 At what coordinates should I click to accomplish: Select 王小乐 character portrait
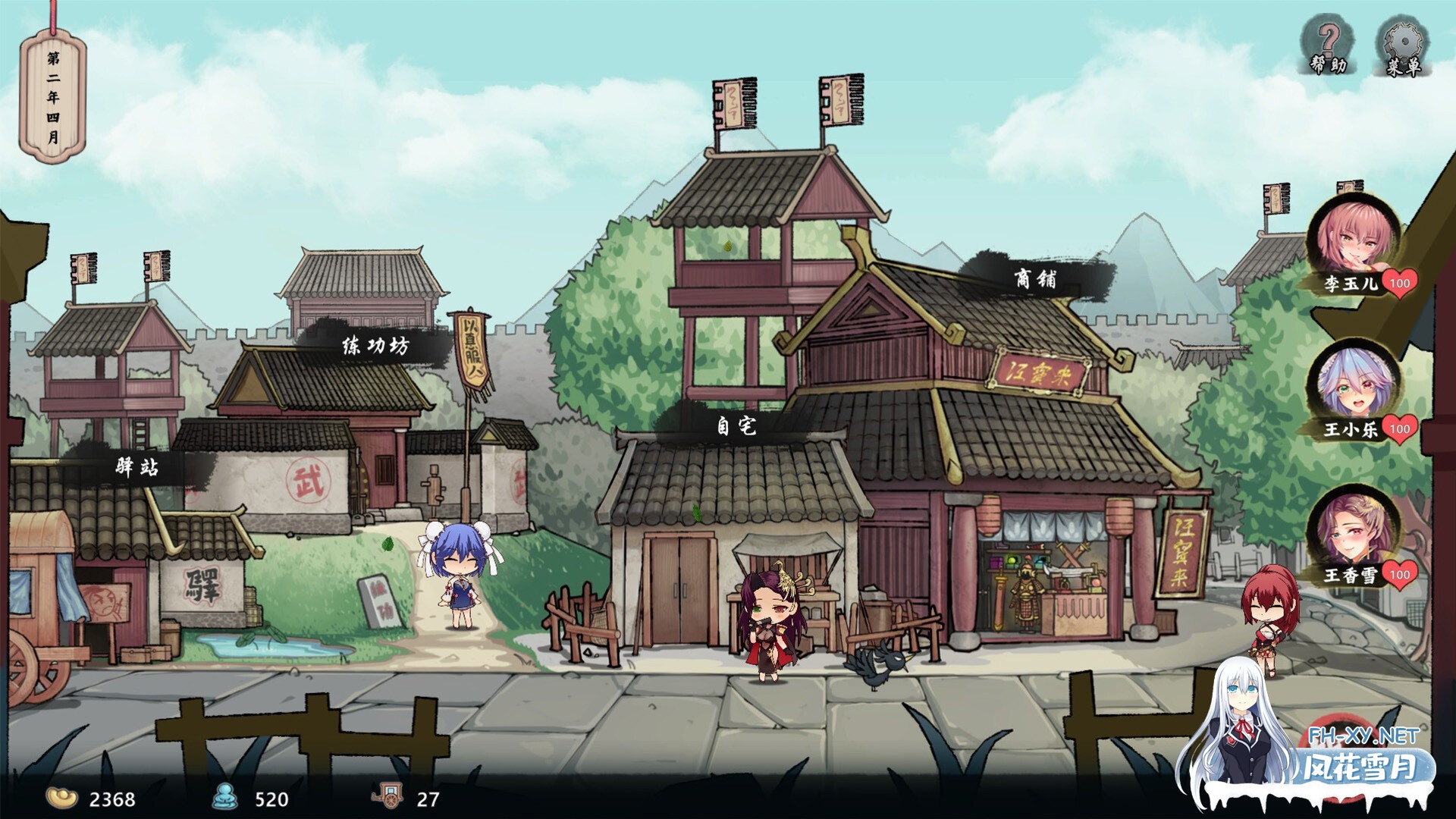coord(1353,384)
